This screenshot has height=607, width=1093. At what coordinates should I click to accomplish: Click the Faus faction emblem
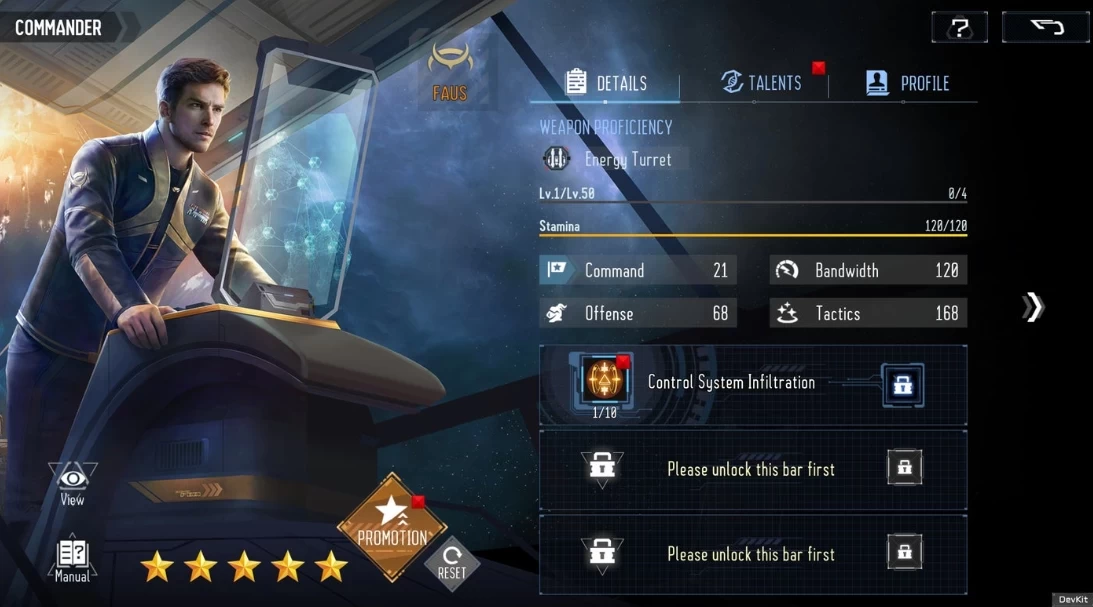[x=449, y=72]
